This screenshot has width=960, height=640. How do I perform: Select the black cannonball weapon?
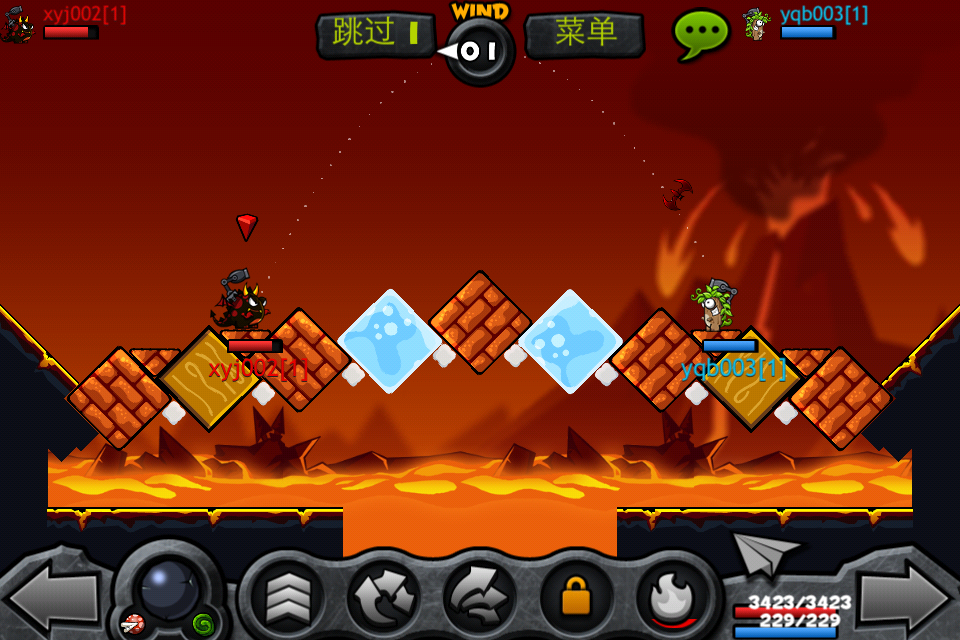coord(169,590)
